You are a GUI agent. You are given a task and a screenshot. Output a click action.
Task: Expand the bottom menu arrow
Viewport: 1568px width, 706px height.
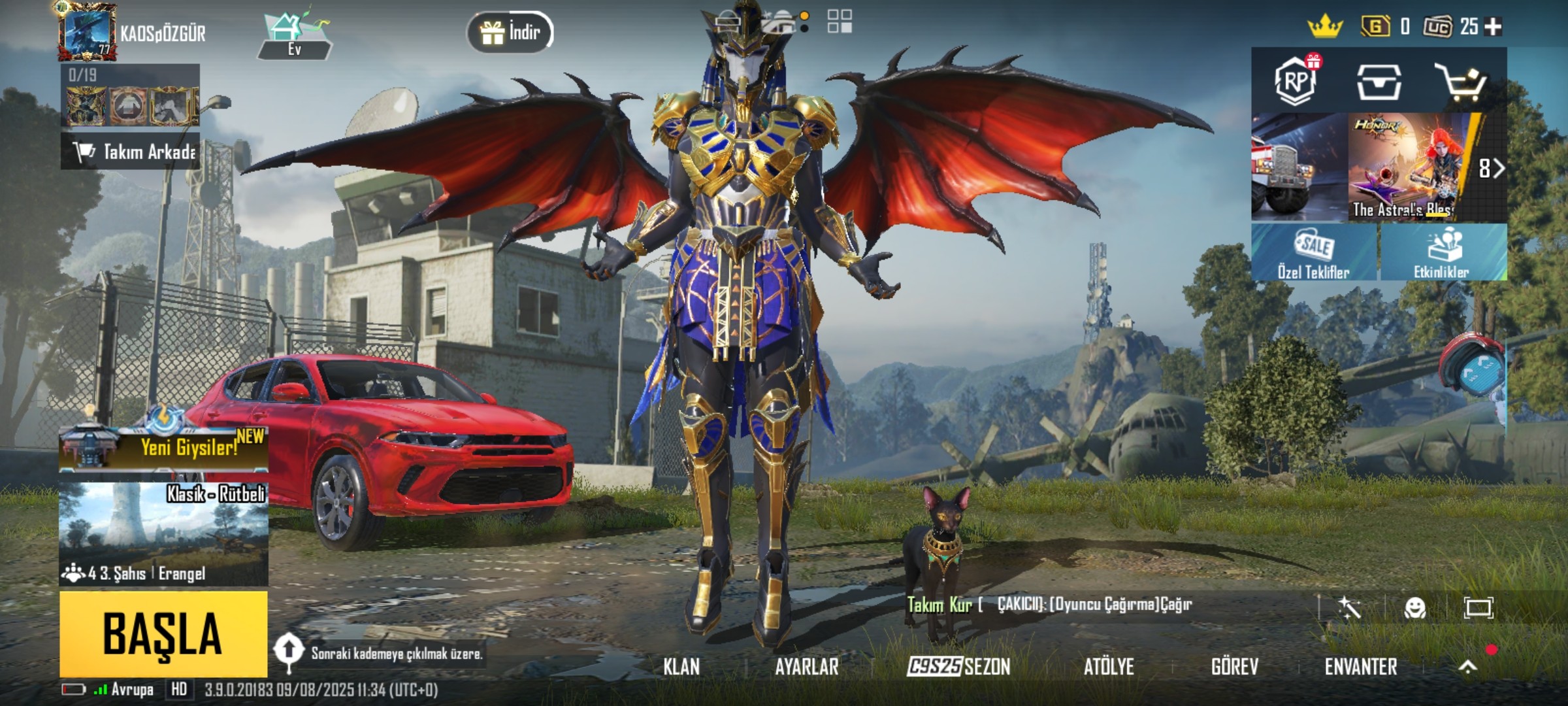coord(1467,667)
